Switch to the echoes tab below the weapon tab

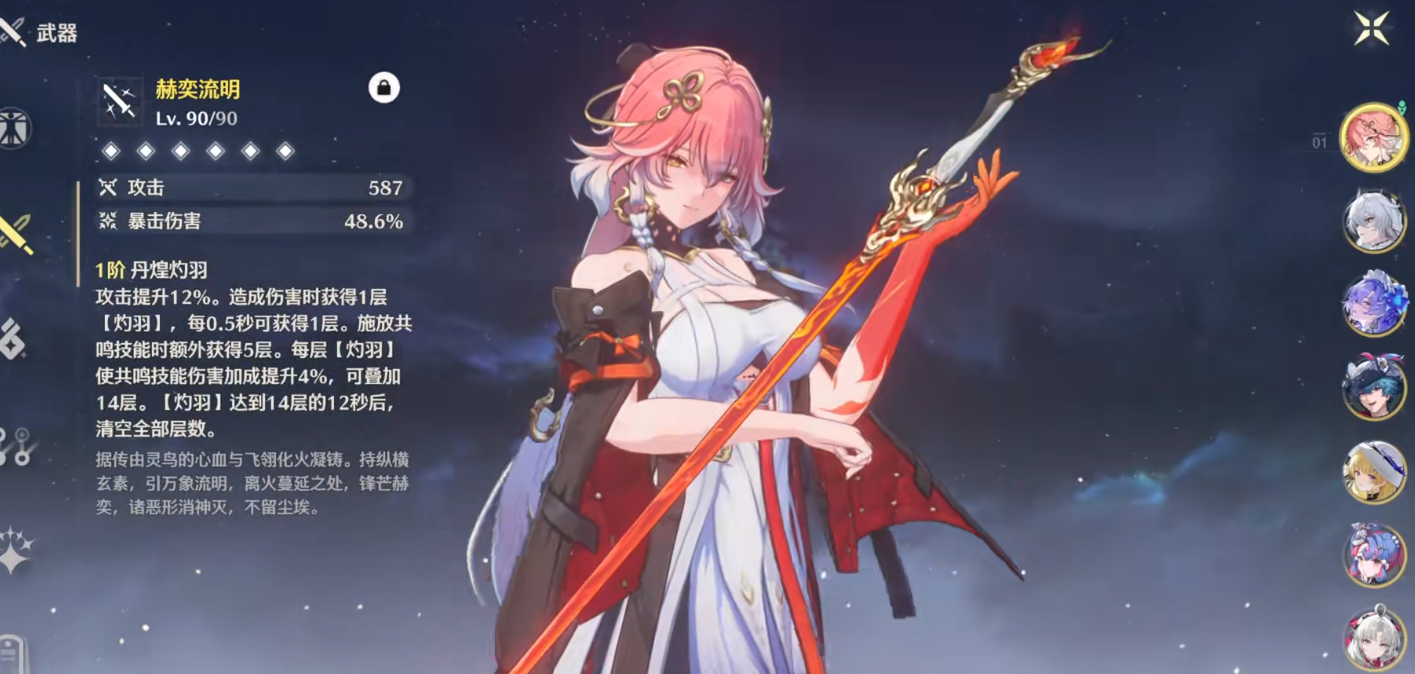click(13, 339)
